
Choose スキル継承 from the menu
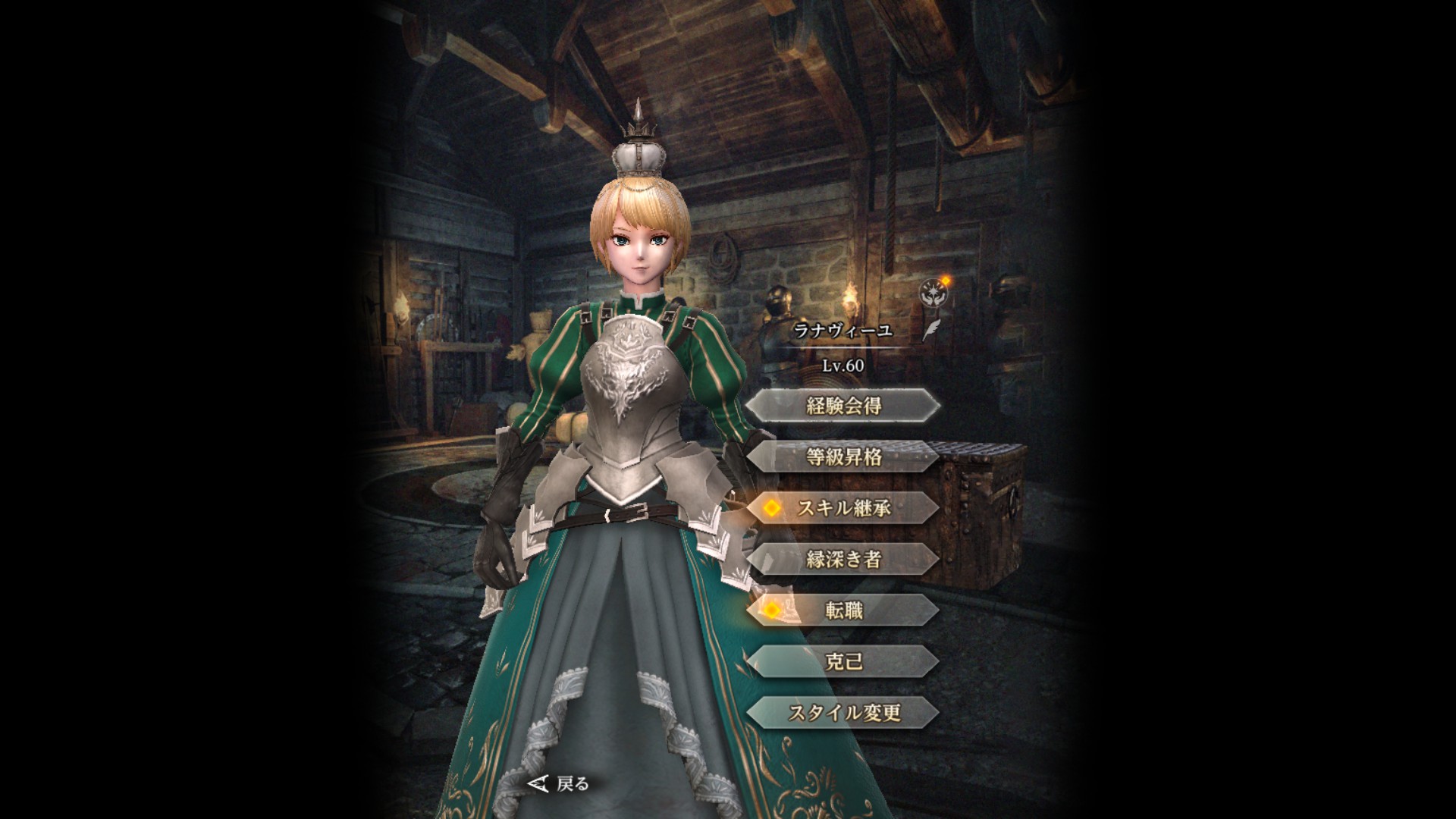(x=843, y=508)
